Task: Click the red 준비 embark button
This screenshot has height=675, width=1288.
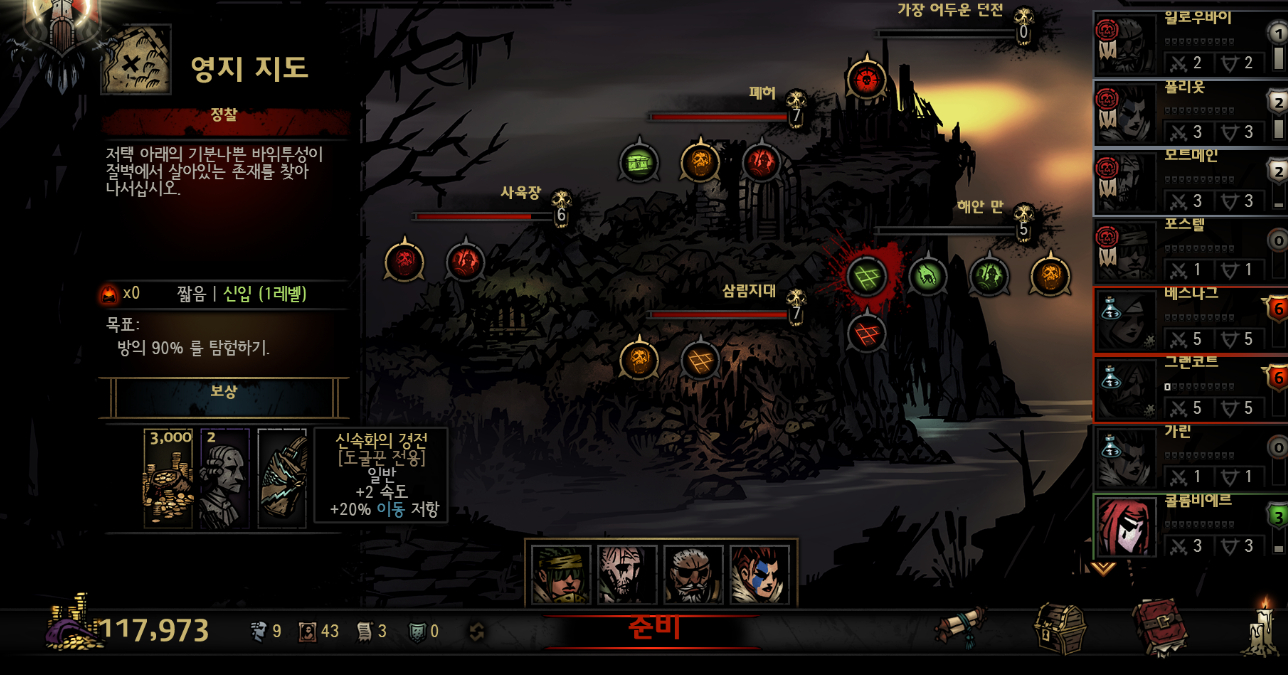Action: pyautogui.click(x=653, y=629)
